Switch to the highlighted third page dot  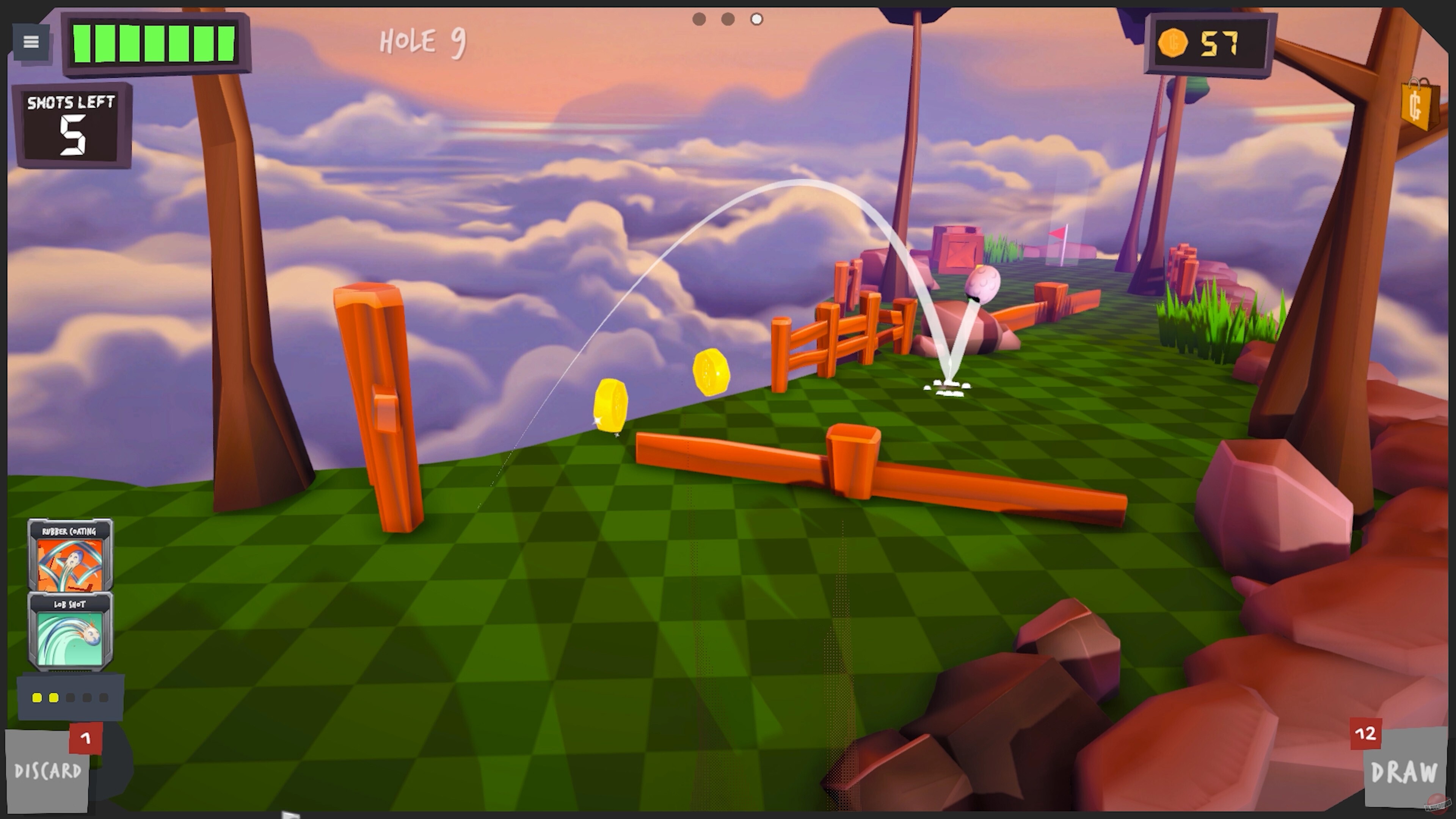(756, 19)
